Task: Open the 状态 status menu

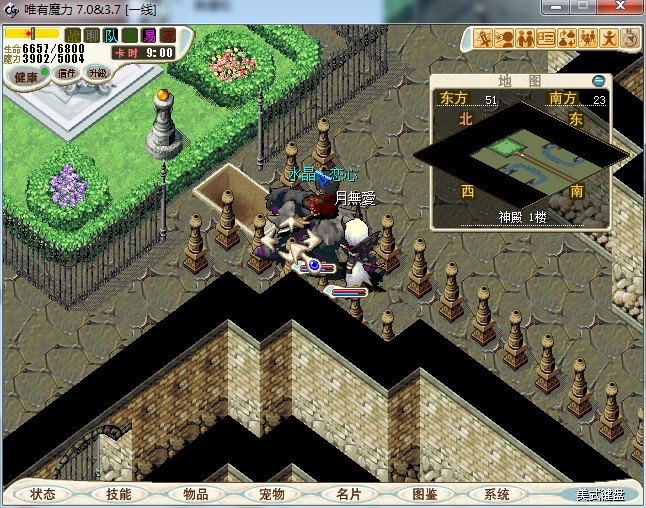Action: point(44,494)
